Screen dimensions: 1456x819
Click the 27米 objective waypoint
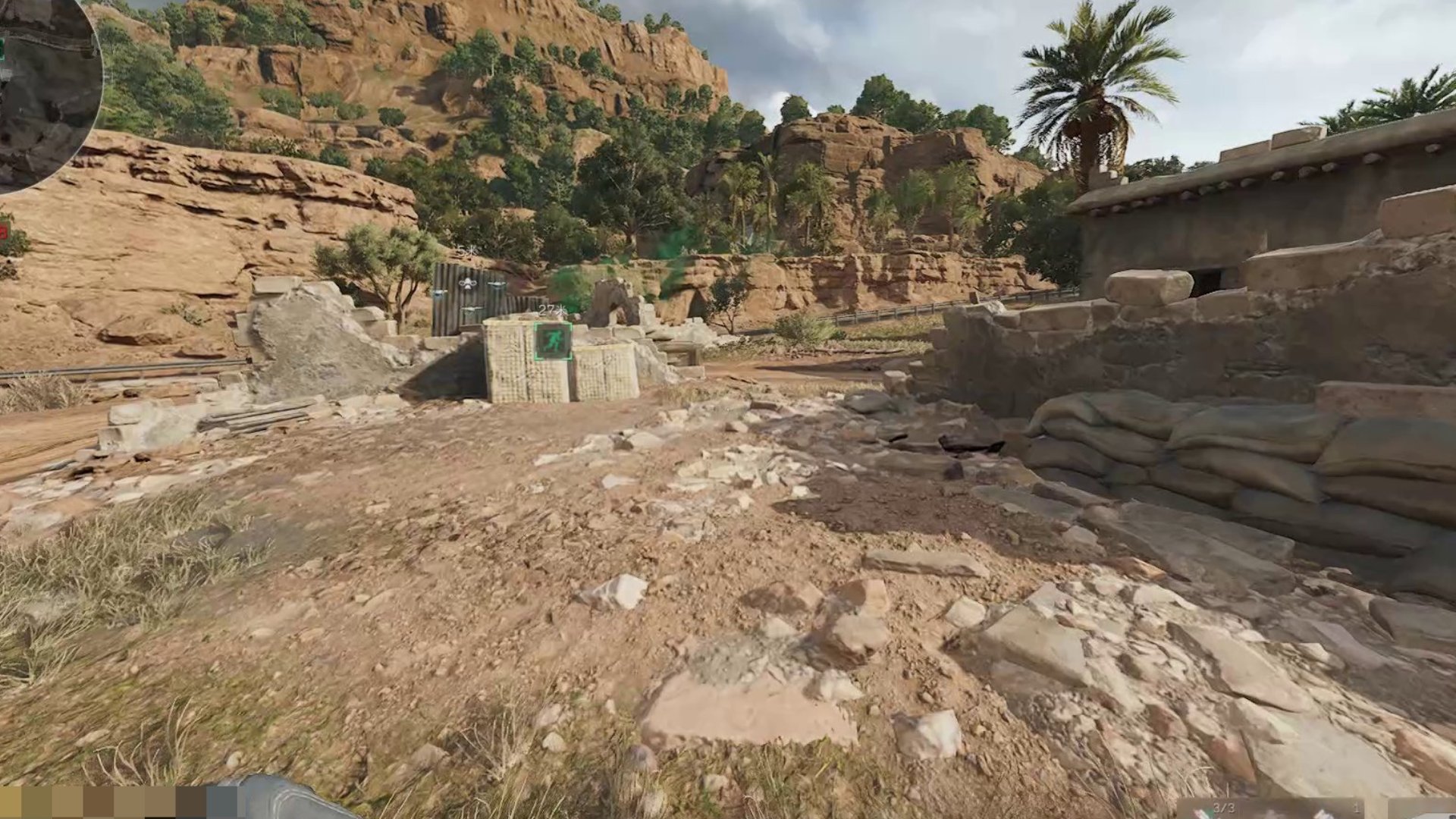(x=551, y=310)
